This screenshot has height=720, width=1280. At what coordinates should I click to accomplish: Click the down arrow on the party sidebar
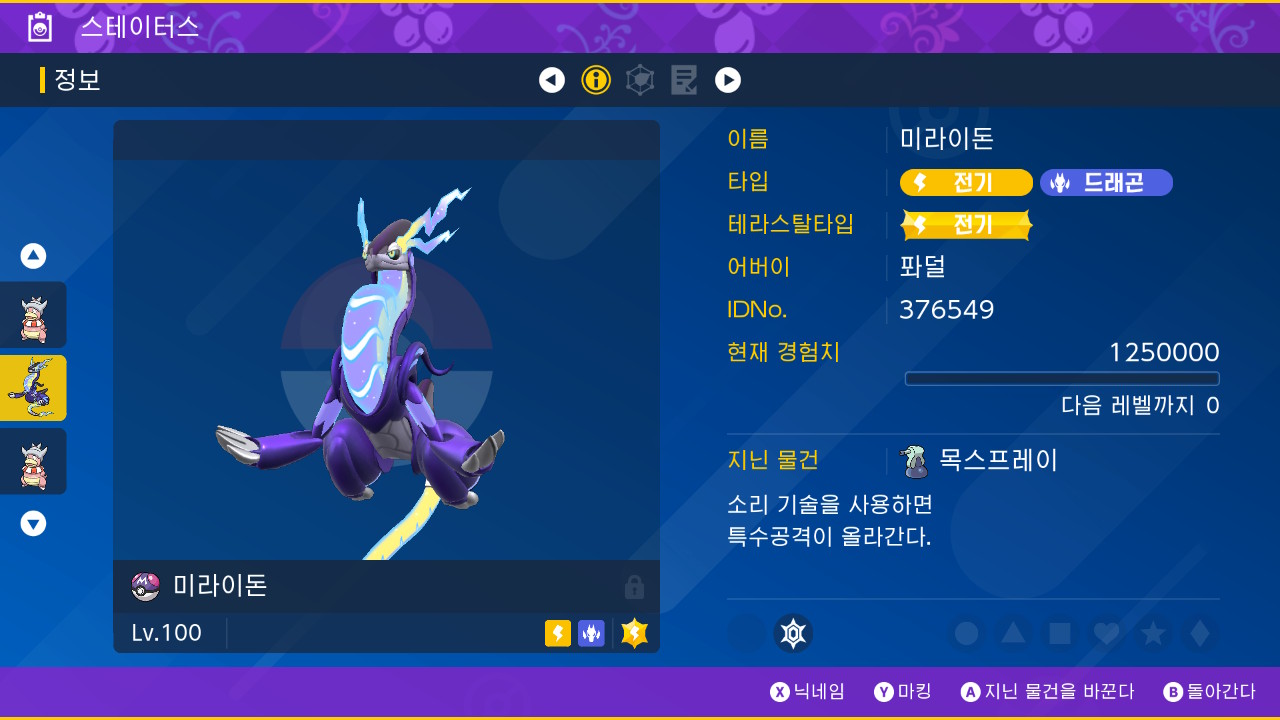coord(33,523)
